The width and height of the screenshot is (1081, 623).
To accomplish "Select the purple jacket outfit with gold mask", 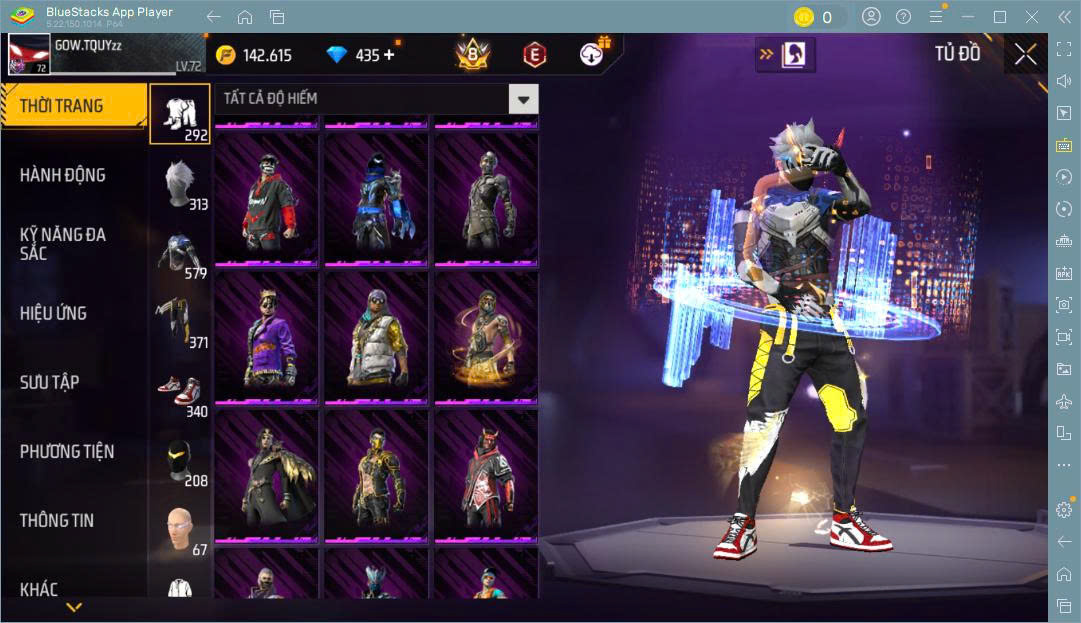I will point(266,338).
